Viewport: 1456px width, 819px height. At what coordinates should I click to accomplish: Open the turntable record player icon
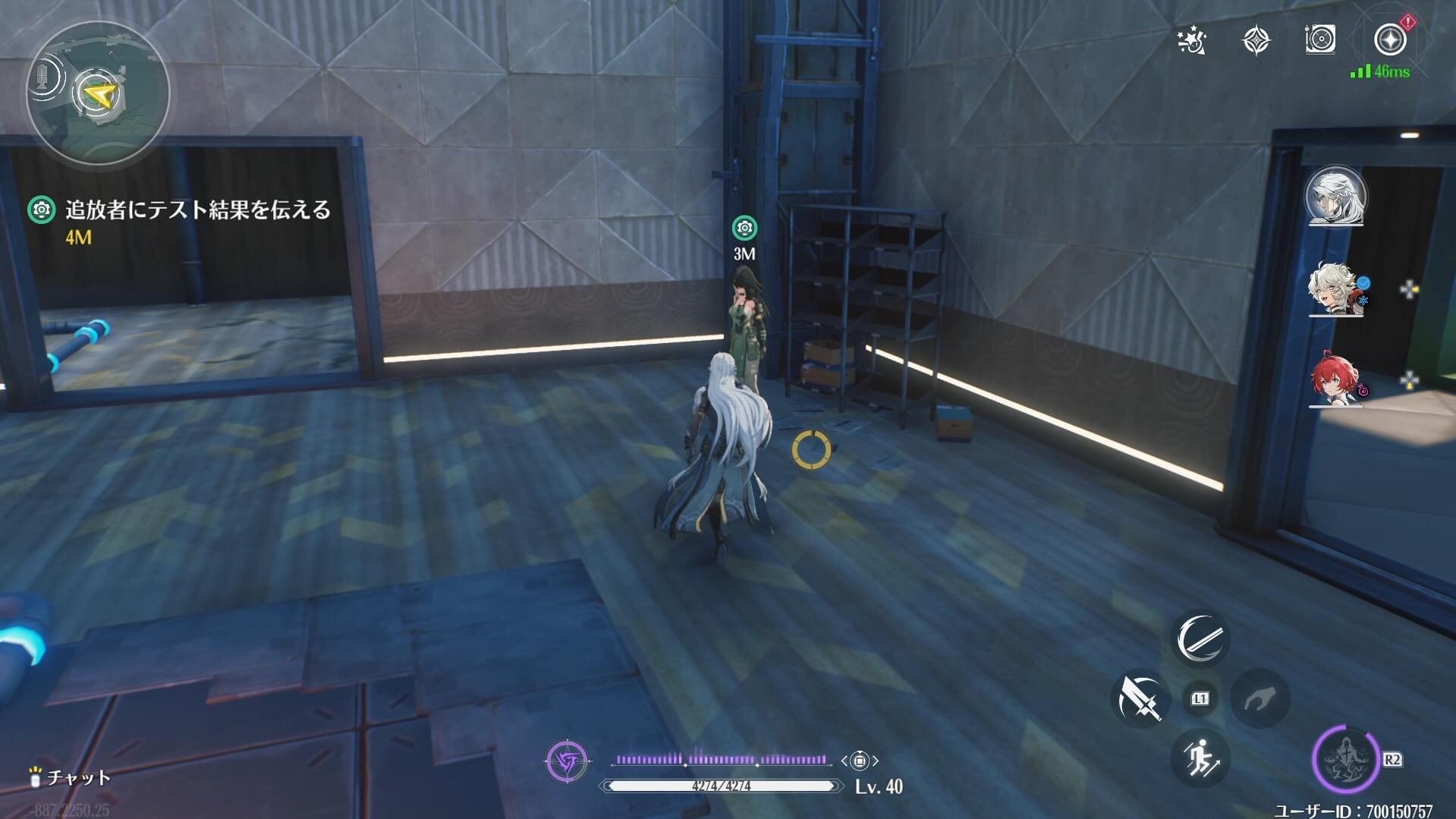[x=1320, y=40]
